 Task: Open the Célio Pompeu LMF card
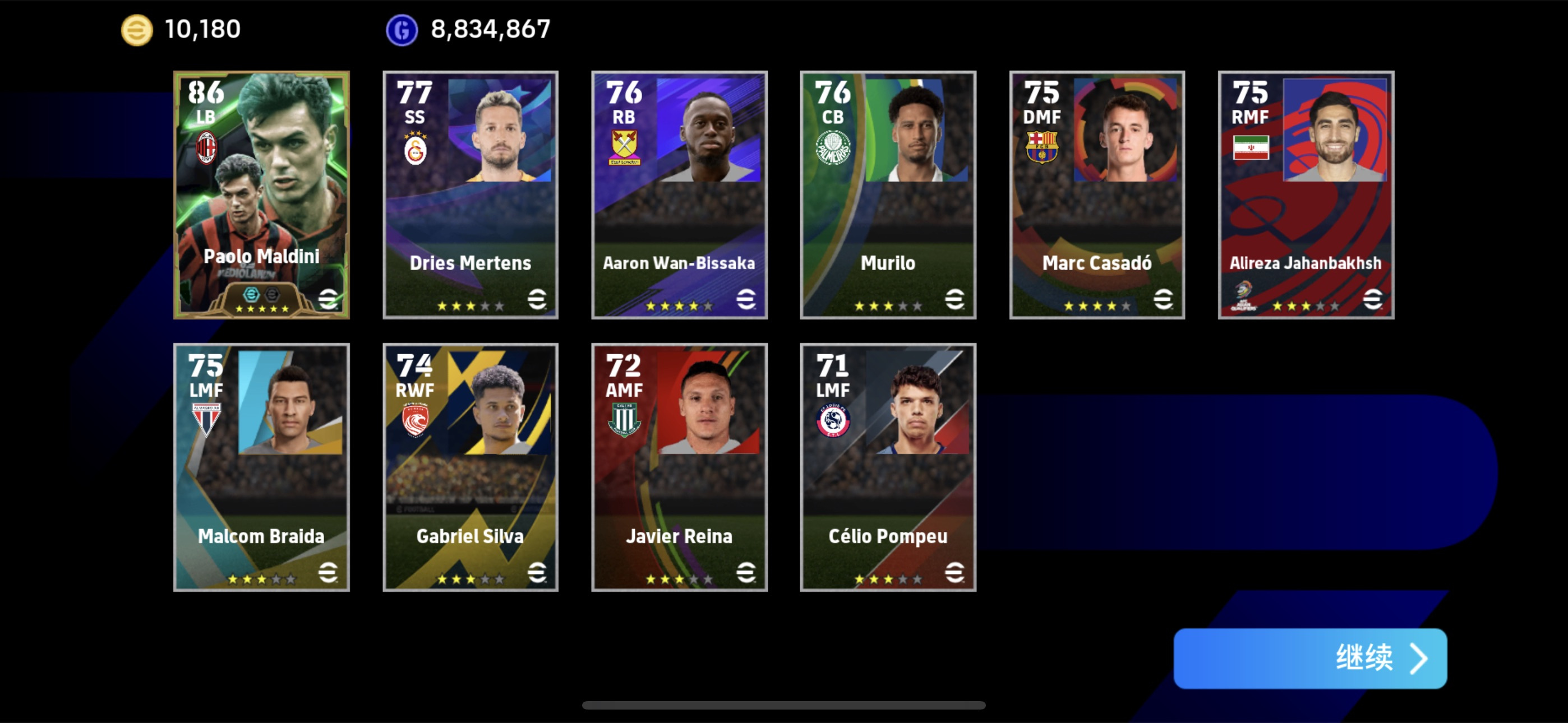point(888,467)
